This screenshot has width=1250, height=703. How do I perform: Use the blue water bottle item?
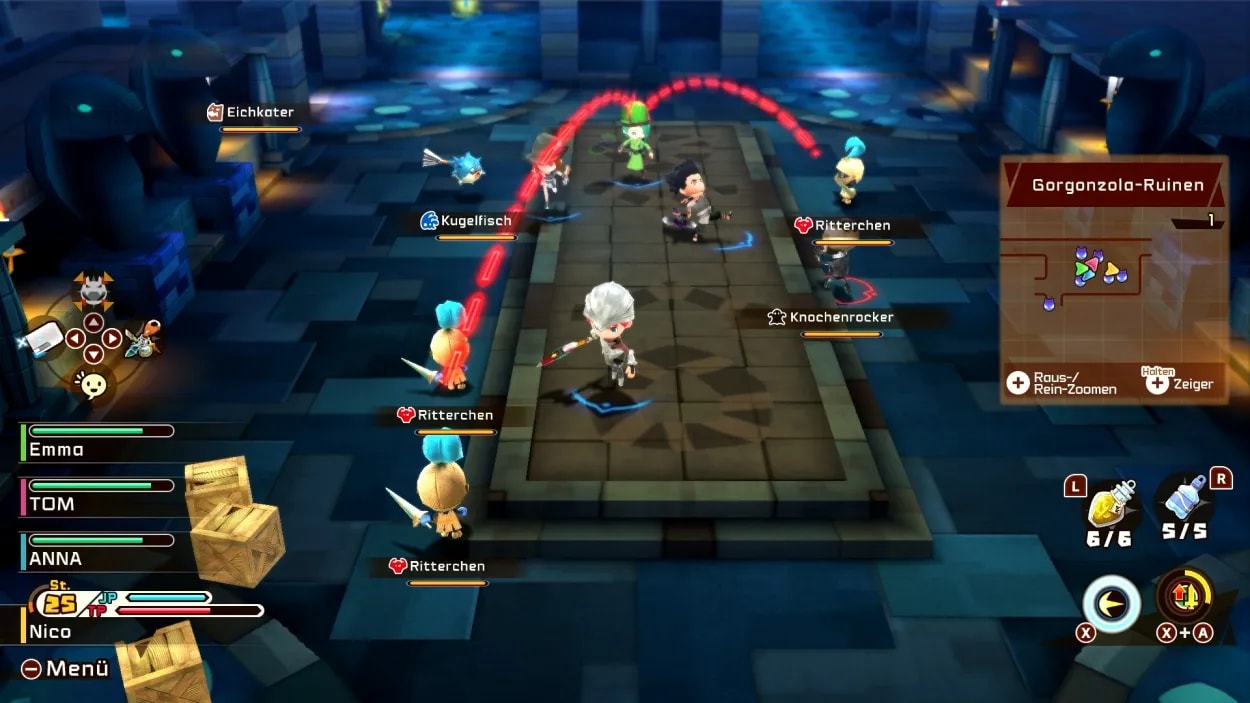tap(1185, 503)
